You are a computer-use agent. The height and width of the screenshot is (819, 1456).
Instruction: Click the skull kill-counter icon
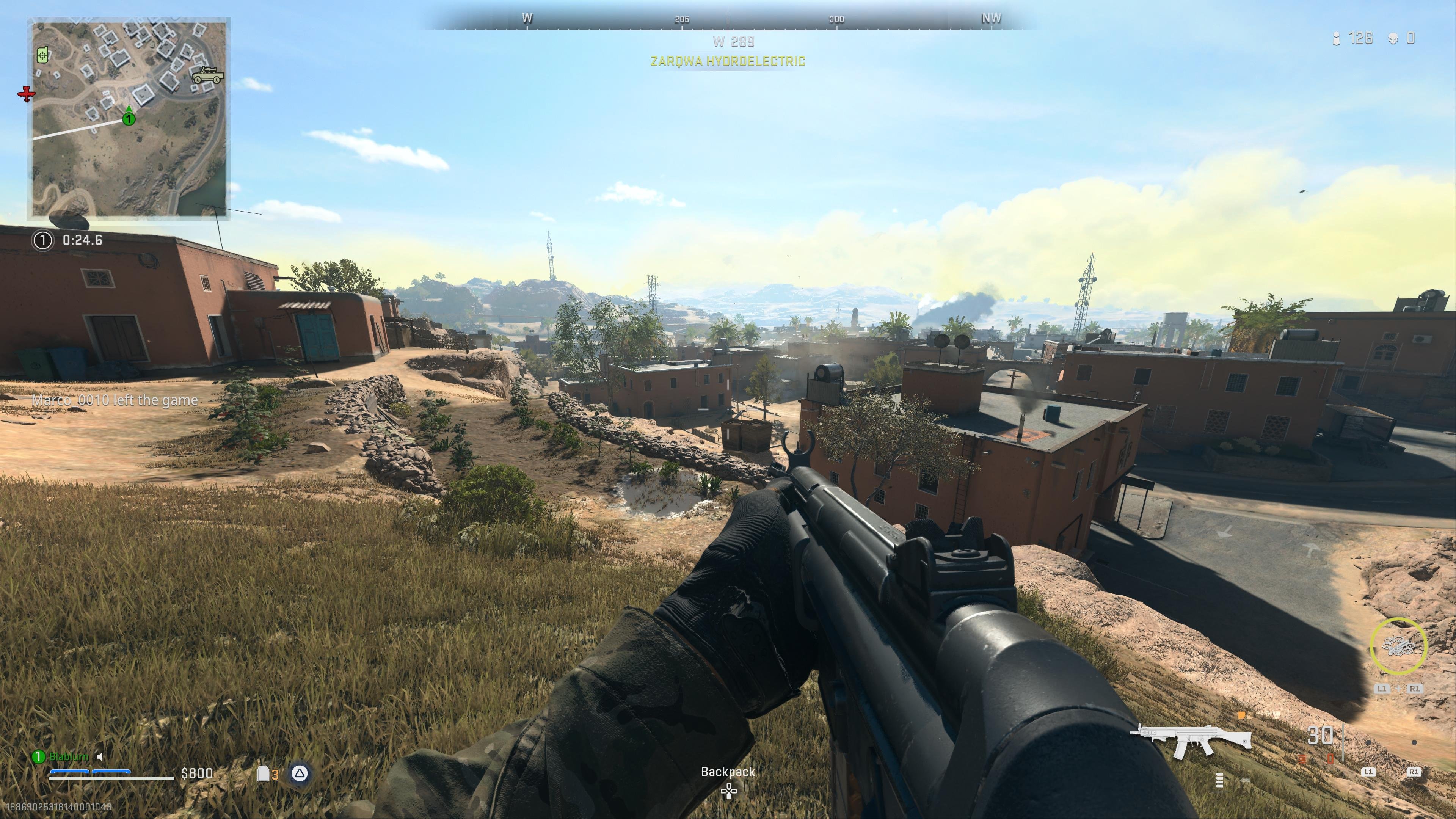click(1395, 39)
